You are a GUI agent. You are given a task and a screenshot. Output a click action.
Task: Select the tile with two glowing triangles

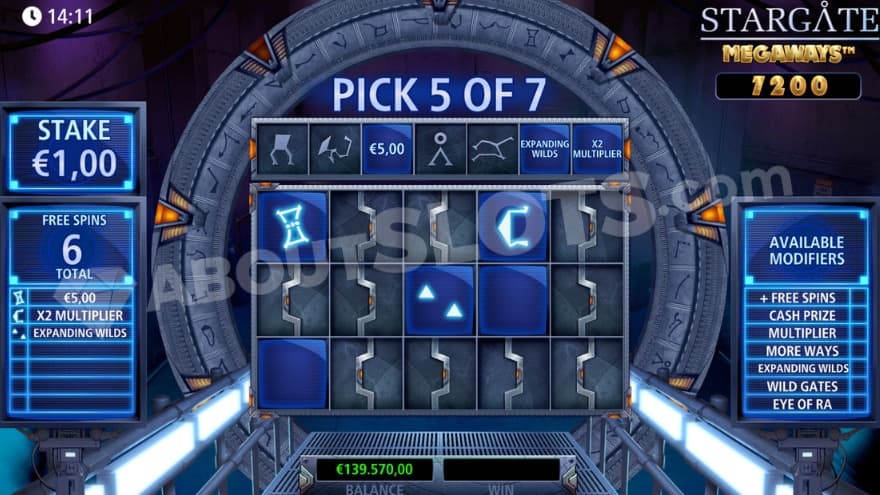tap(440, 300)
